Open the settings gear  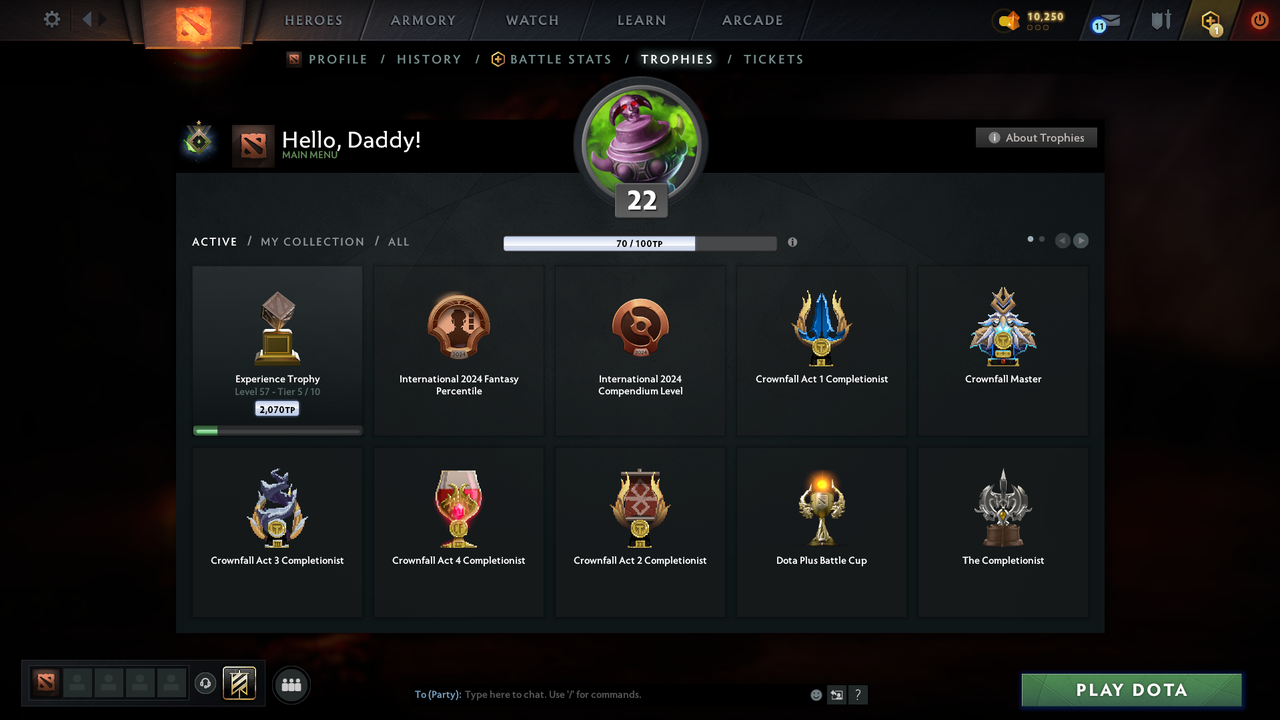click(50, 19)
